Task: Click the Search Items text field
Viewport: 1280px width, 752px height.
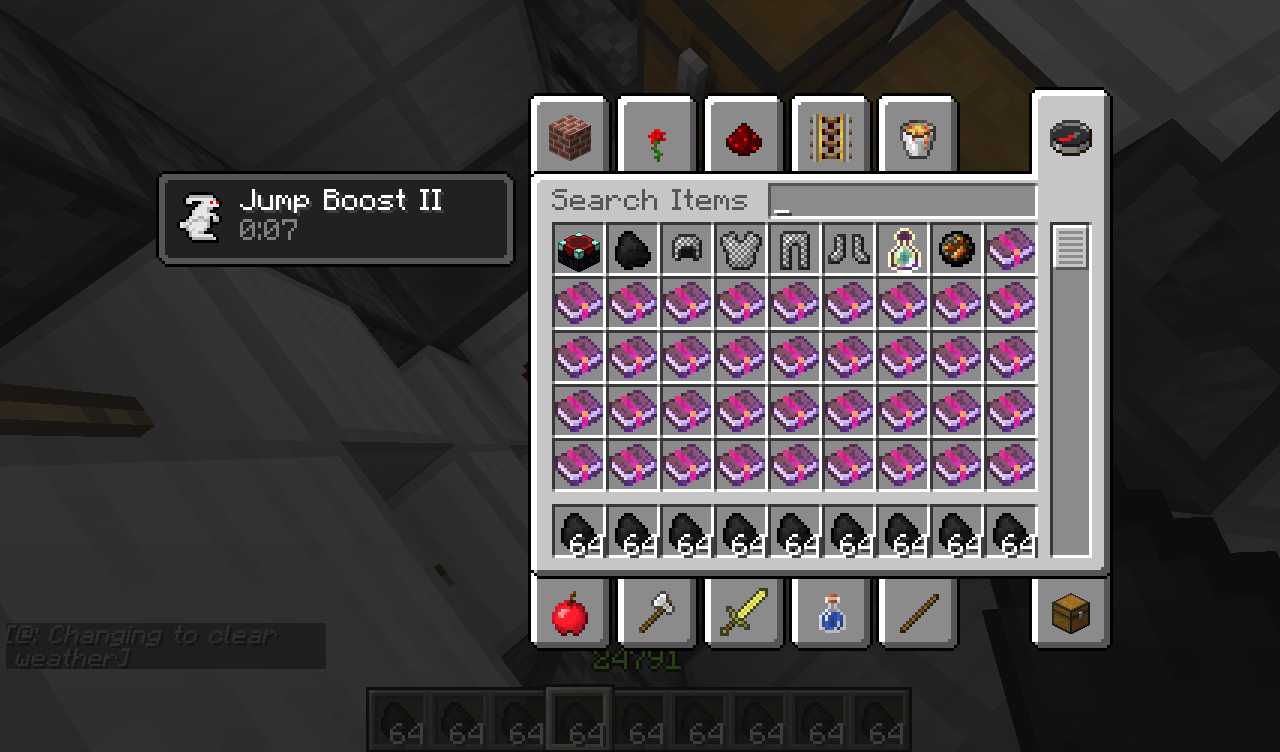Action: coord(900,200)
